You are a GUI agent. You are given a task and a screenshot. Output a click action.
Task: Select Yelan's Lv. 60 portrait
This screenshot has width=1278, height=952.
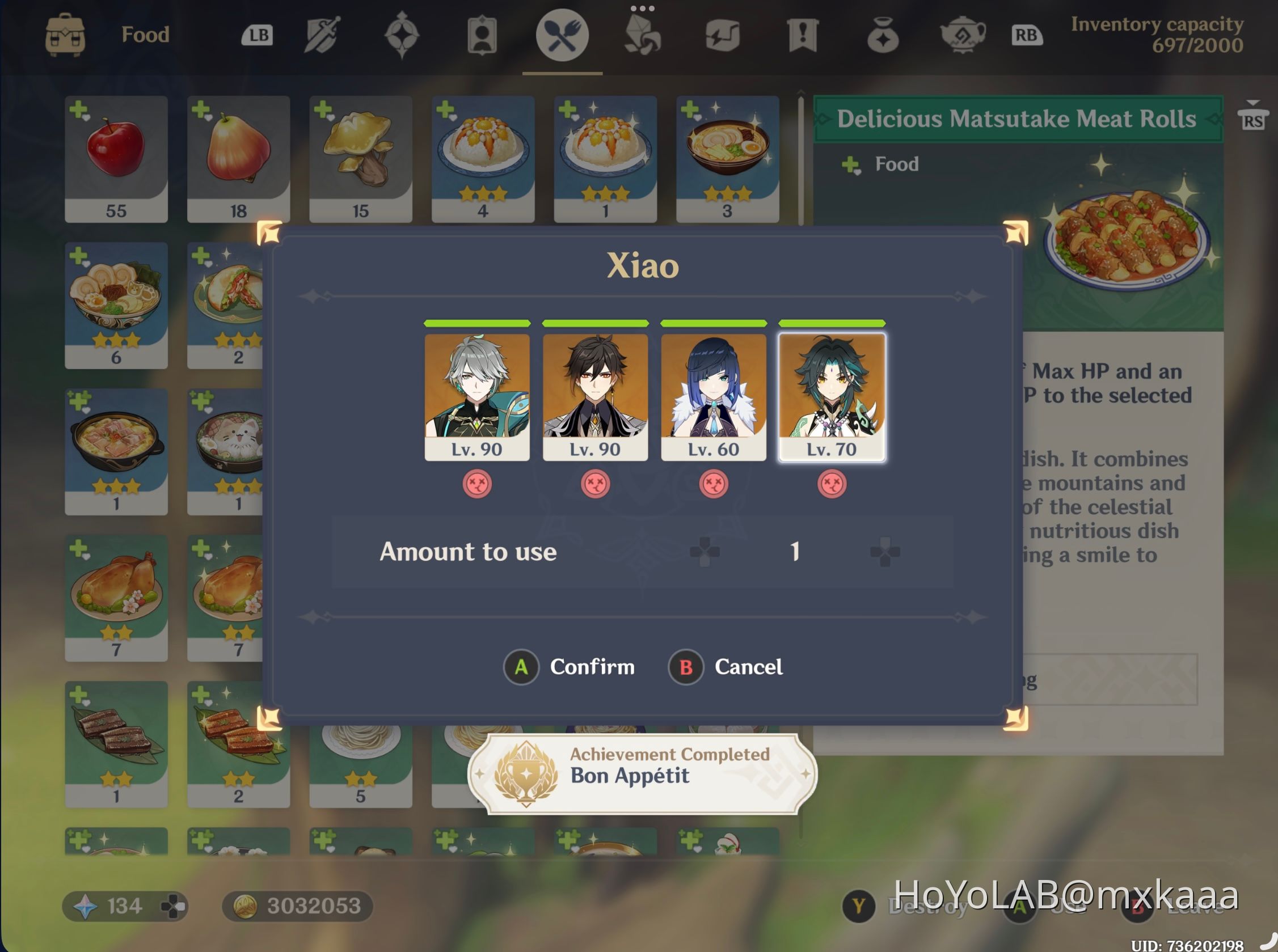coord(714,397)
